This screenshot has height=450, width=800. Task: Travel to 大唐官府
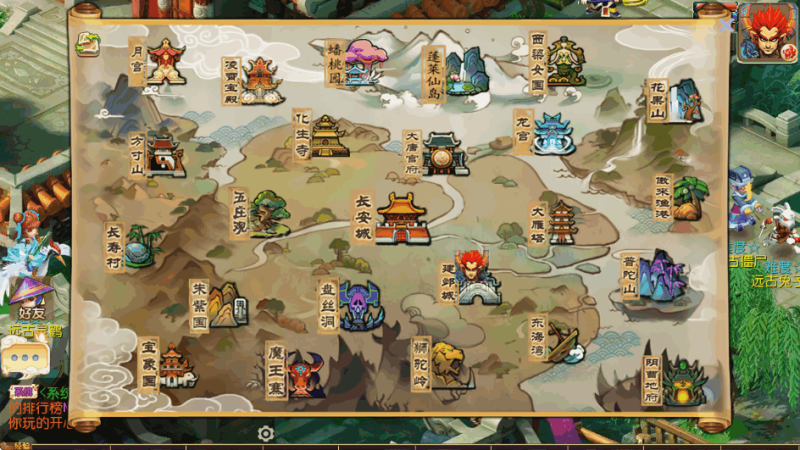point(444,153)
